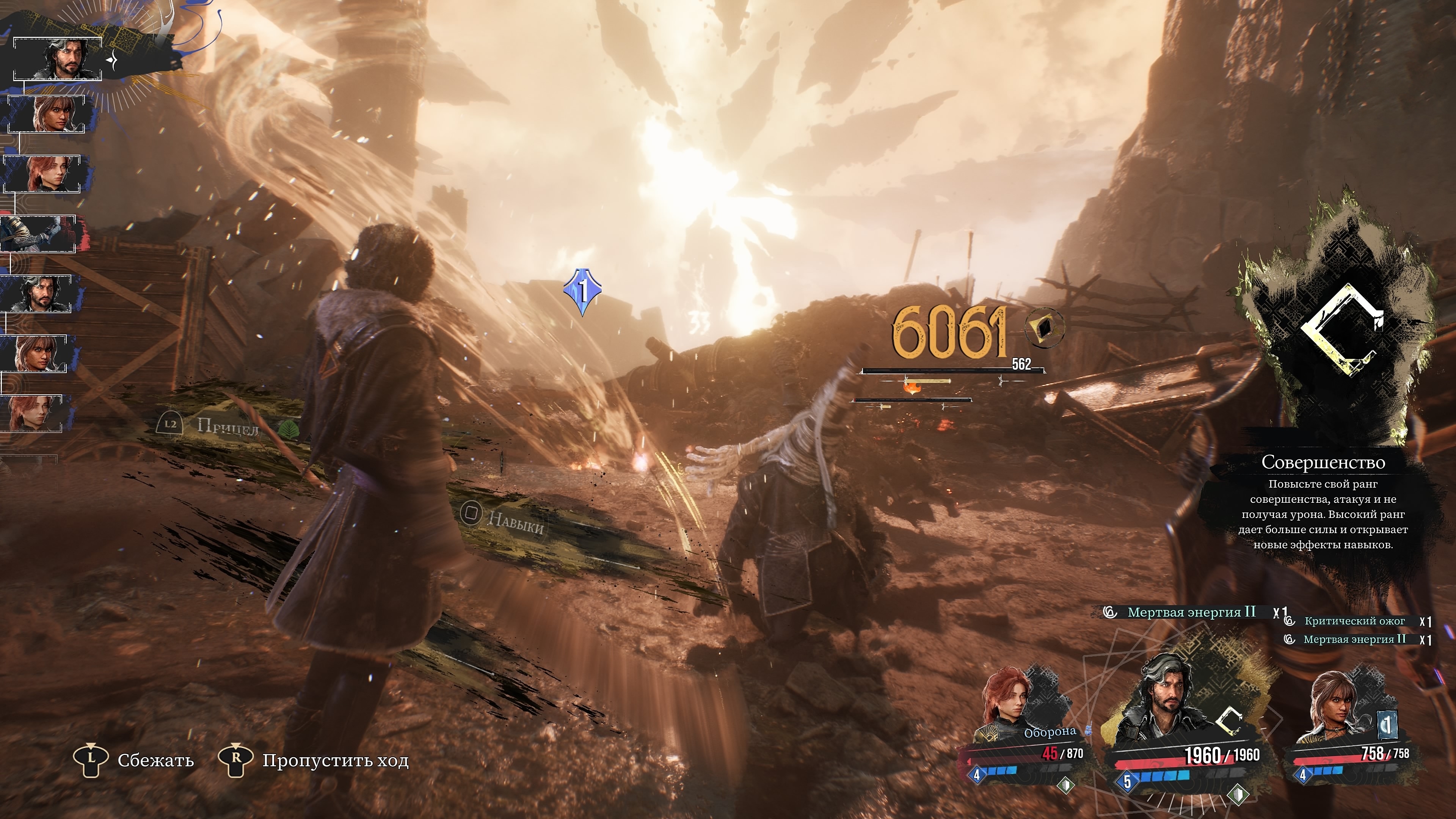Choose Пропустить ход to skip the turn

click(314, 759)
